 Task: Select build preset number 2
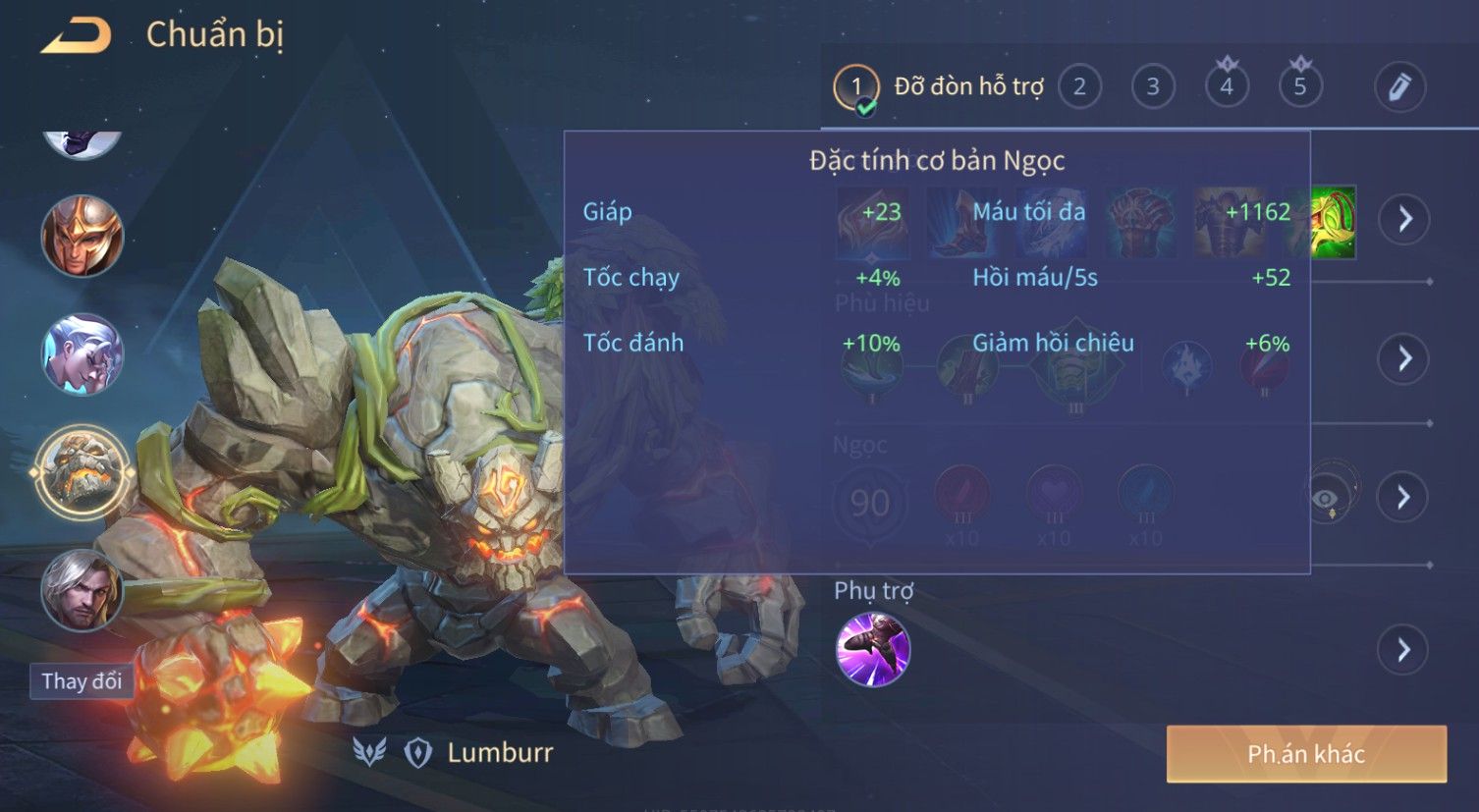(x=1079, y=86)
